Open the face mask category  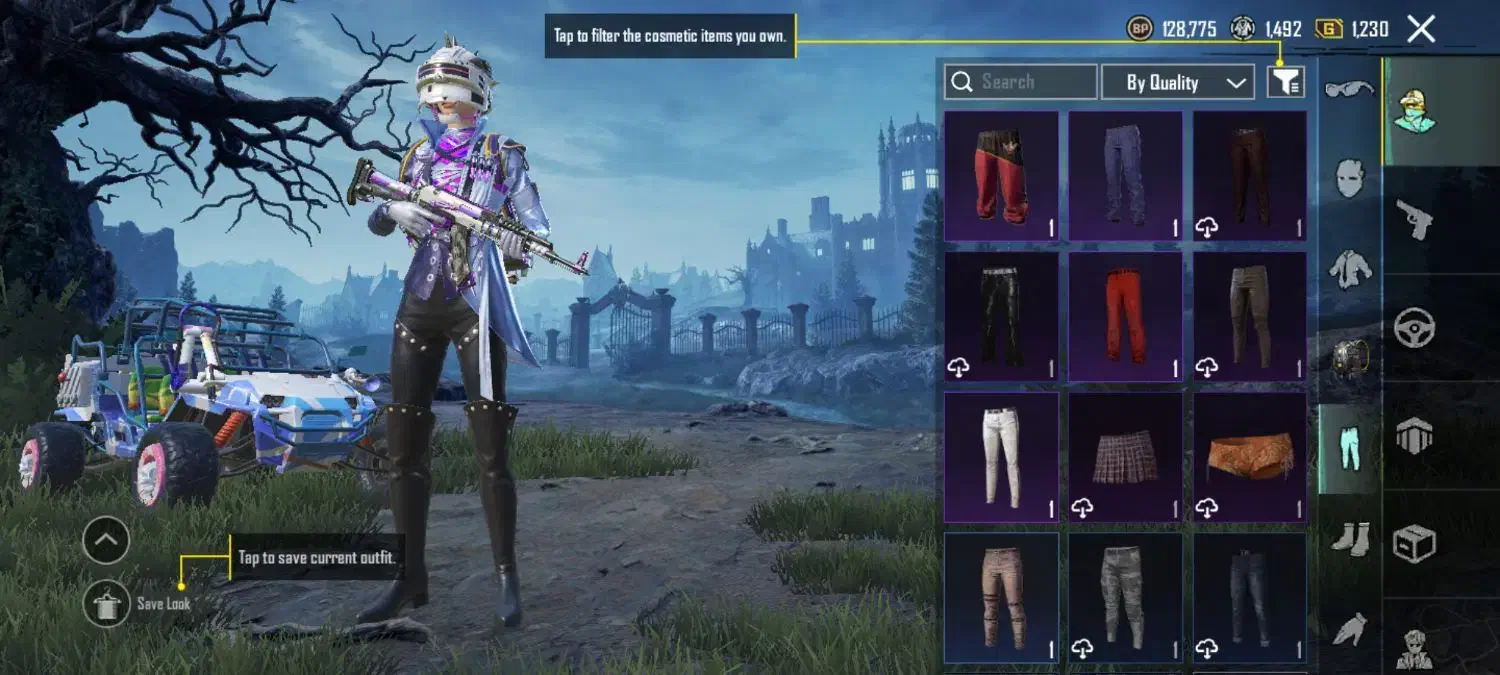click(x=1349, y=179)
